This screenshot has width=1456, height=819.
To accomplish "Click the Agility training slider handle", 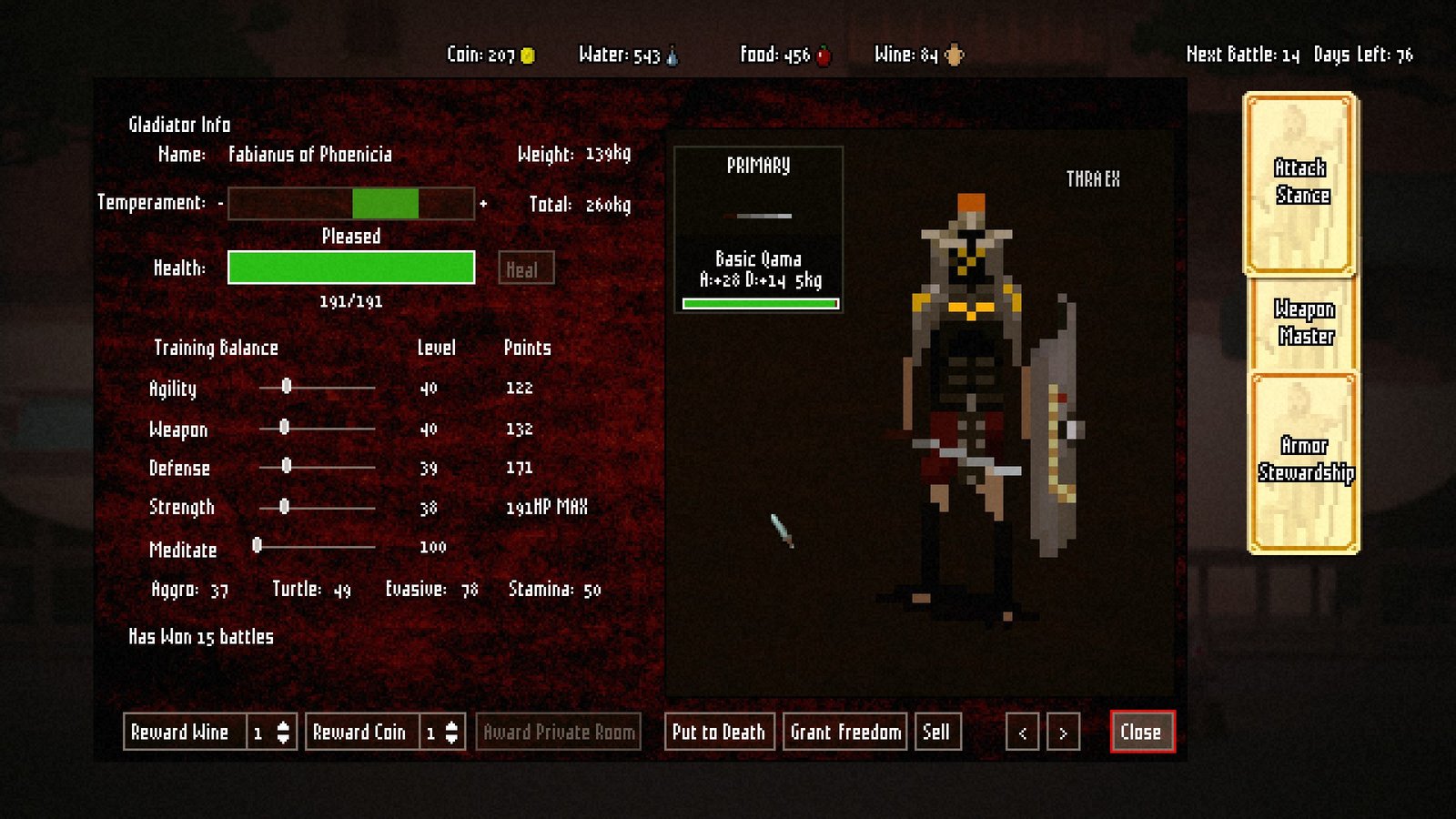I will [287, 387].
